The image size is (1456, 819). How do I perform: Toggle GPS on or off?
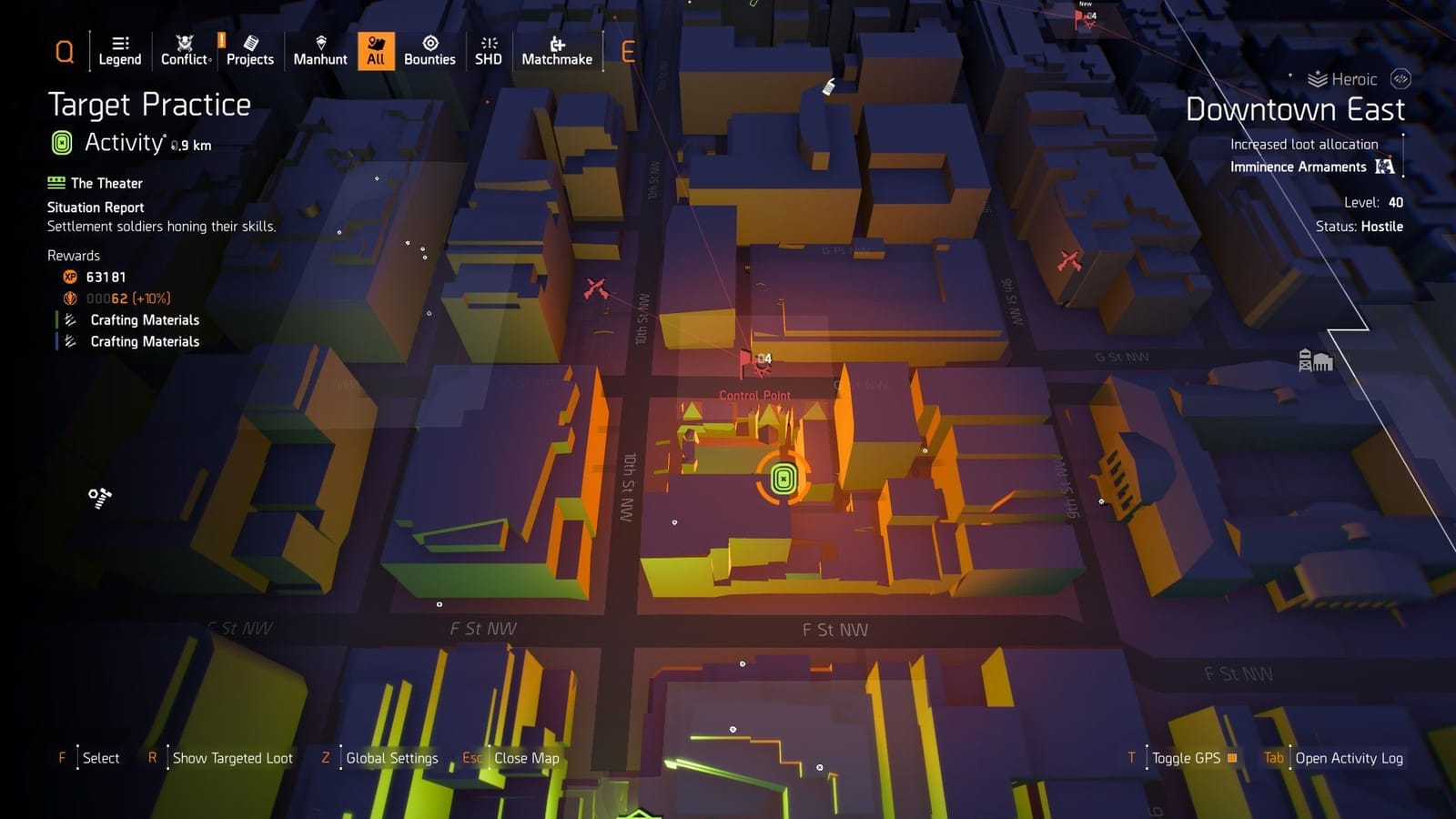click(1188, 758)
